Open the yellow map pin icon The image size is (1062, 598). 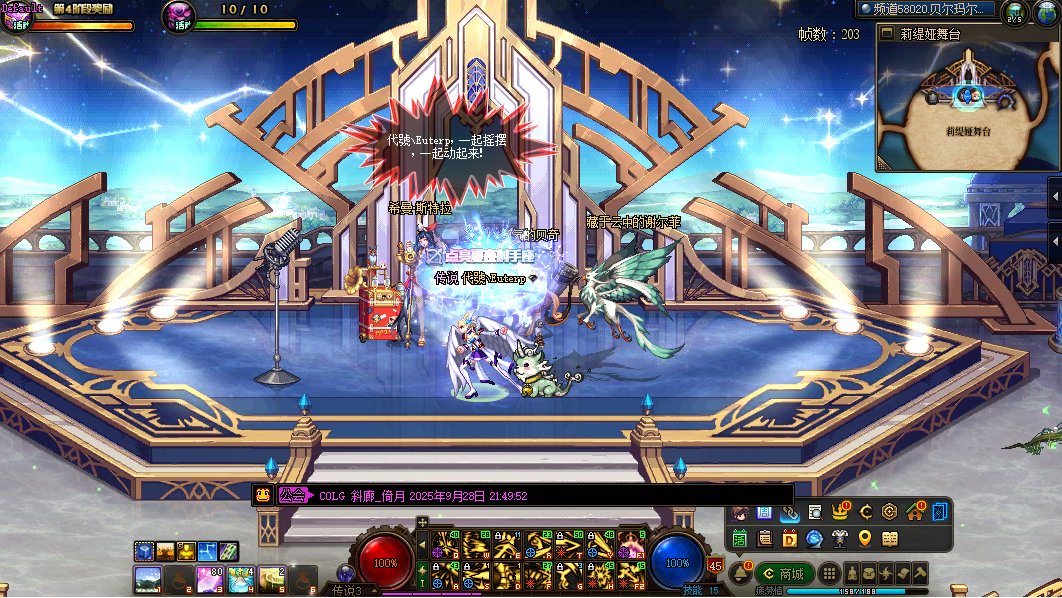[x=865, y=538]
